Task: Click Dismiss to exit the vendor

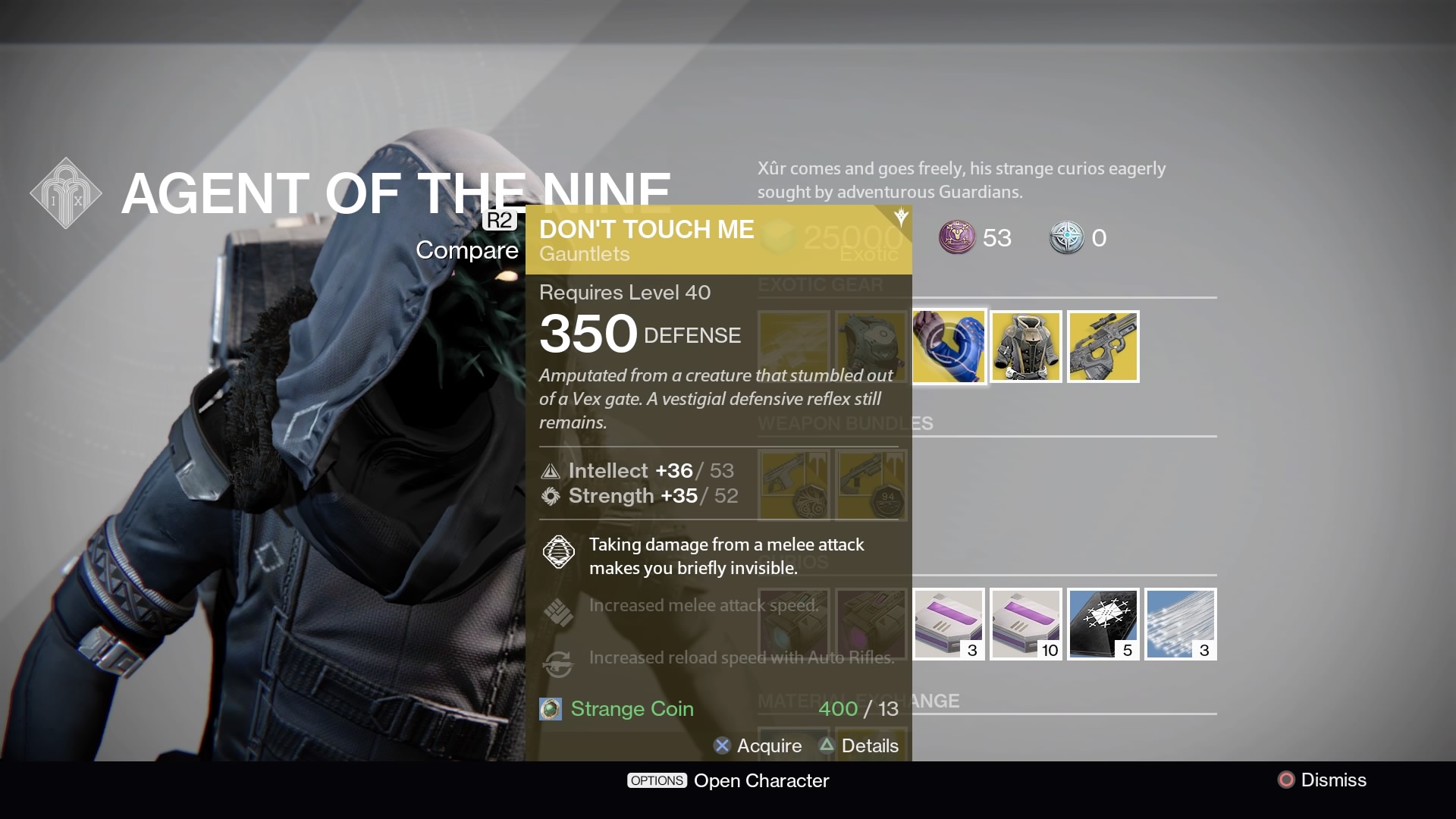Action: [x=1322, y=780]
